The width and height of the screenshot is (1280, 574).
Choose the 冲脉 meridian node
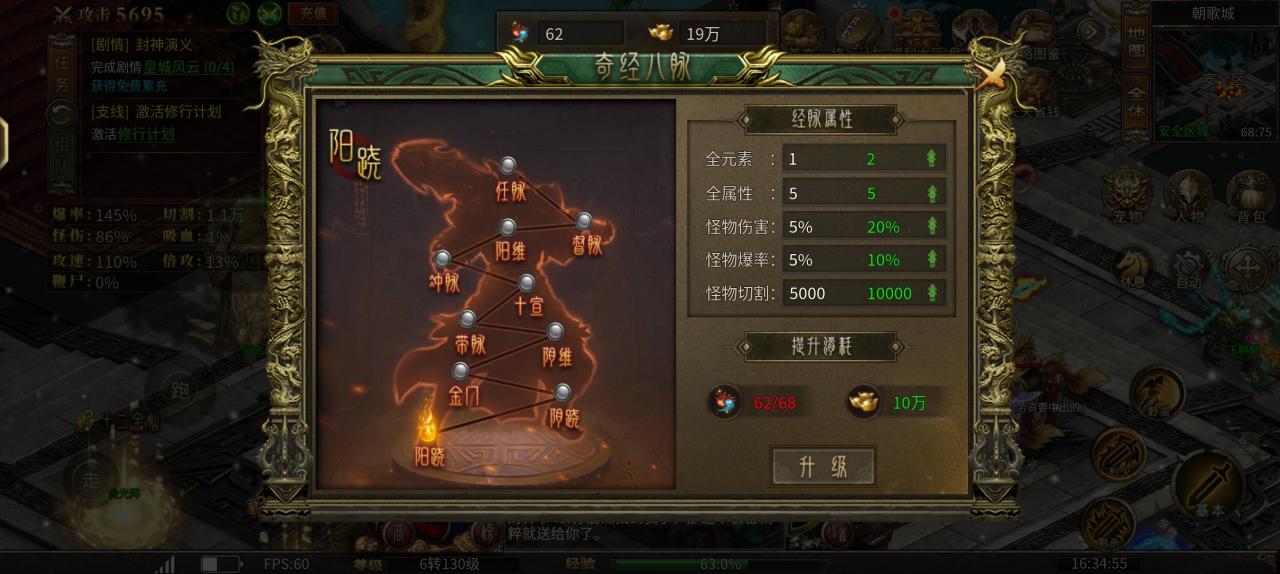tap(443, 260)
